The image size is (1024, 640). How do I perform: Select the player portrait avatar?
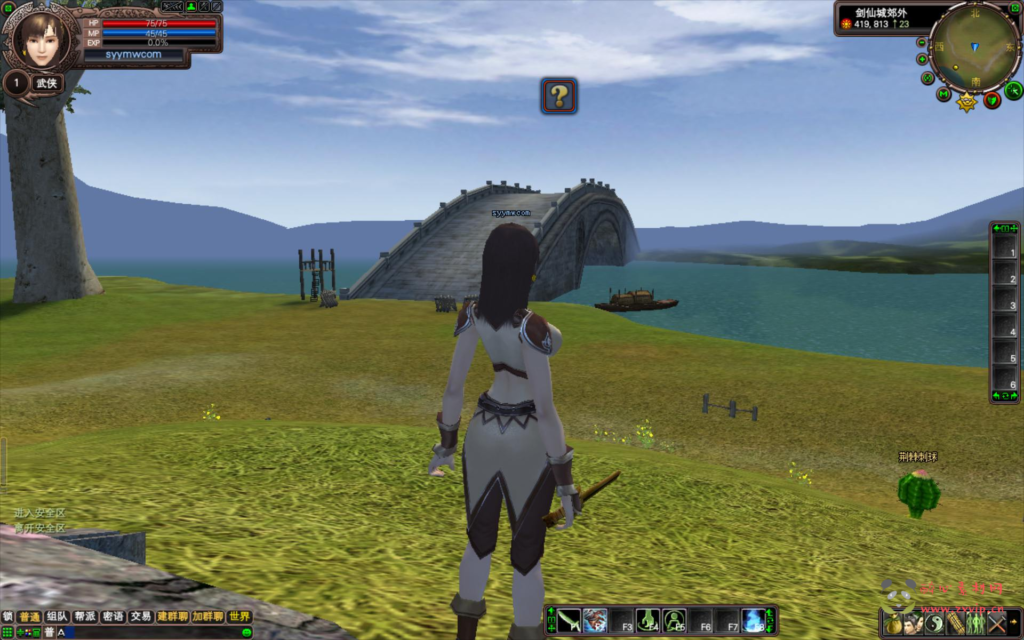coord(41,38)
